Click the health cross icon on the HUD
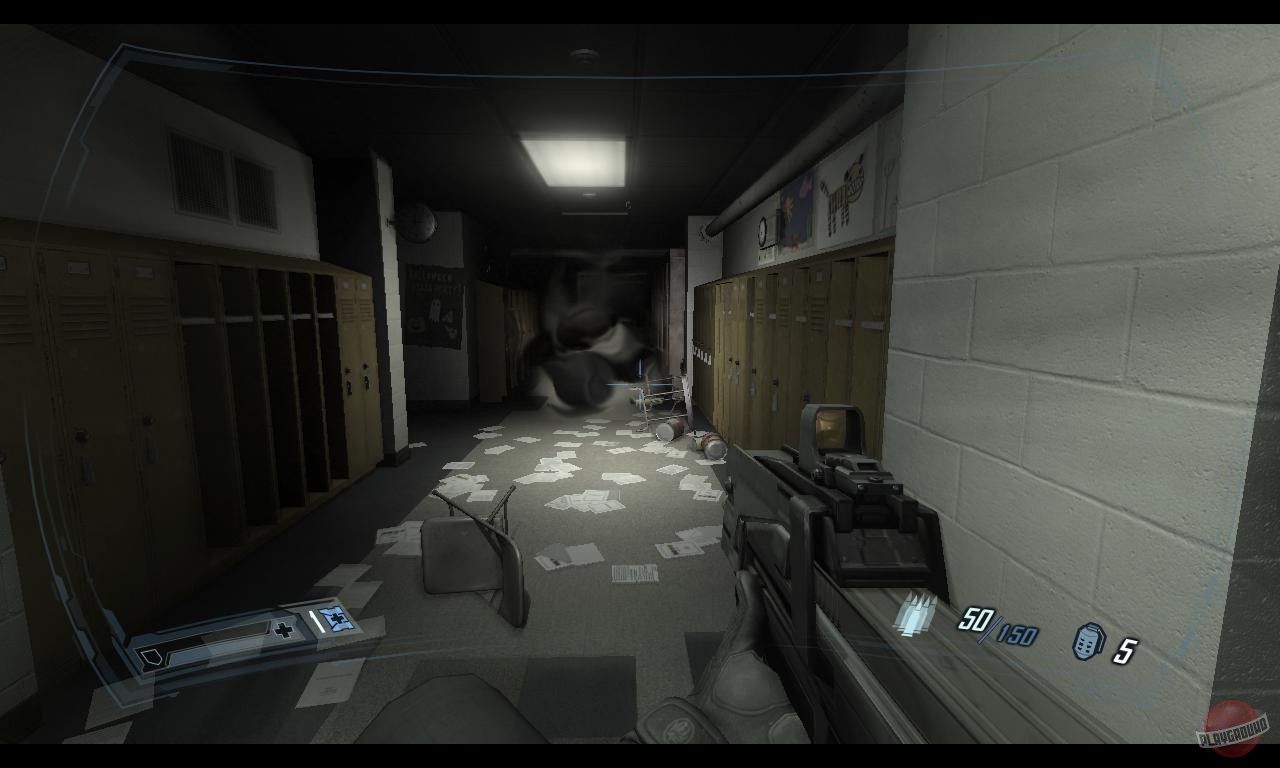The image size is (1280, 768). pos(285,630)
